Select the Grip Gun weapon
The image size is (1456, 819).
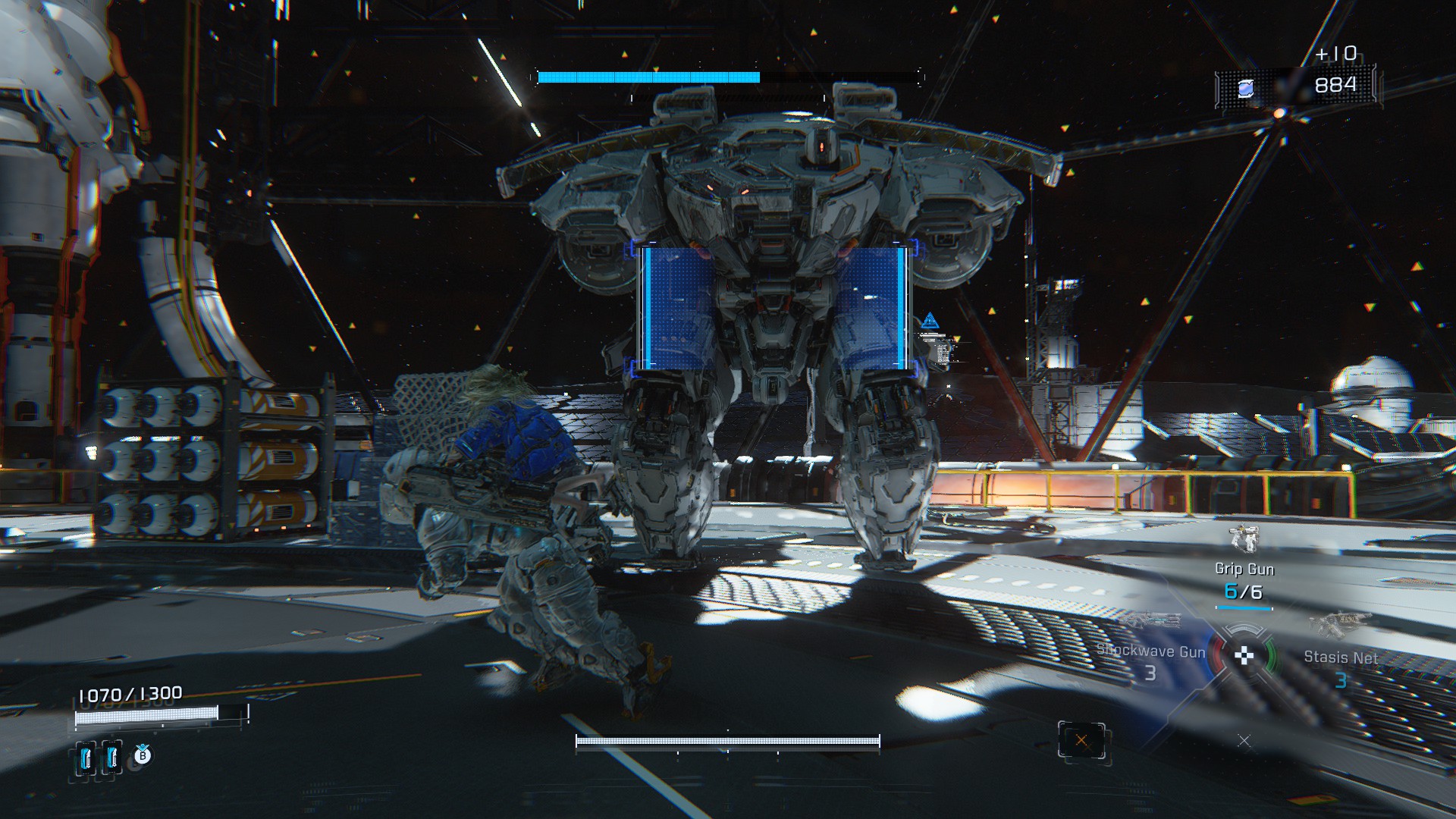point(1244,569)
